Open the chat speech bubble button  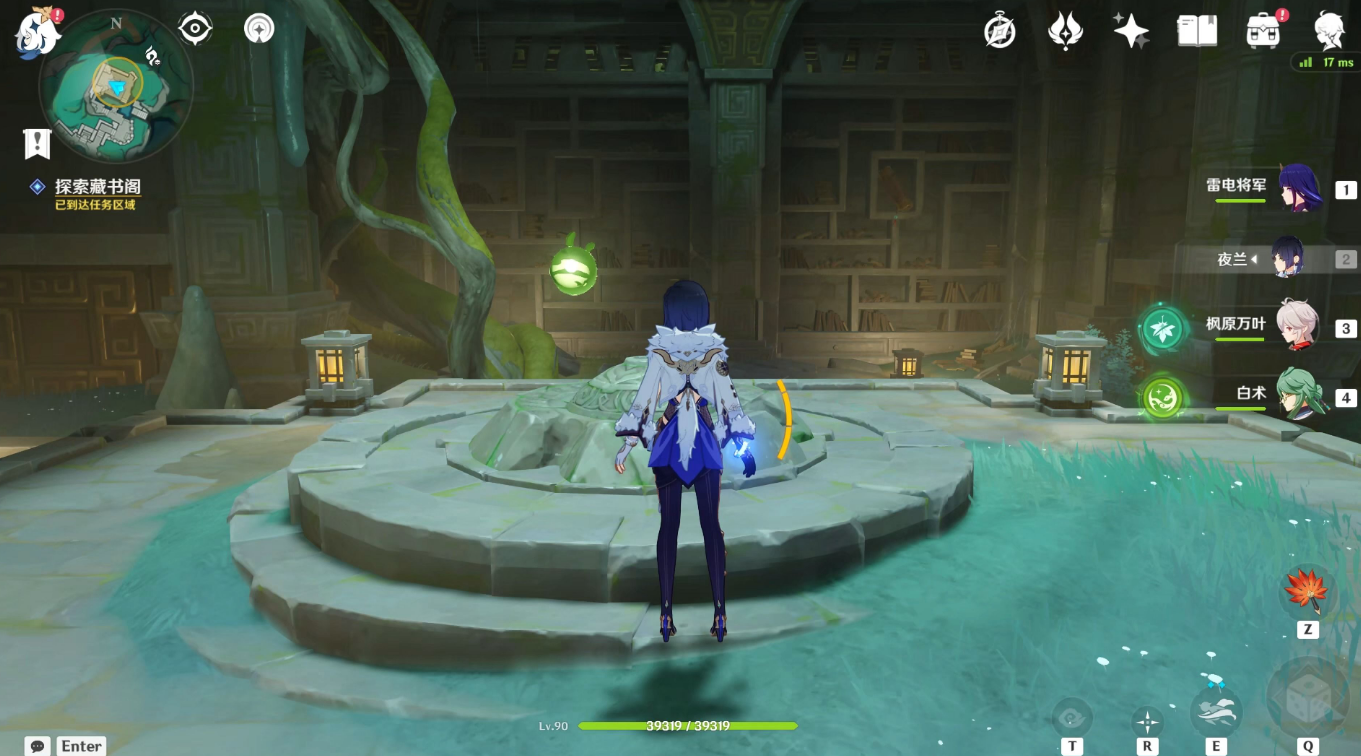pos(39,746)
